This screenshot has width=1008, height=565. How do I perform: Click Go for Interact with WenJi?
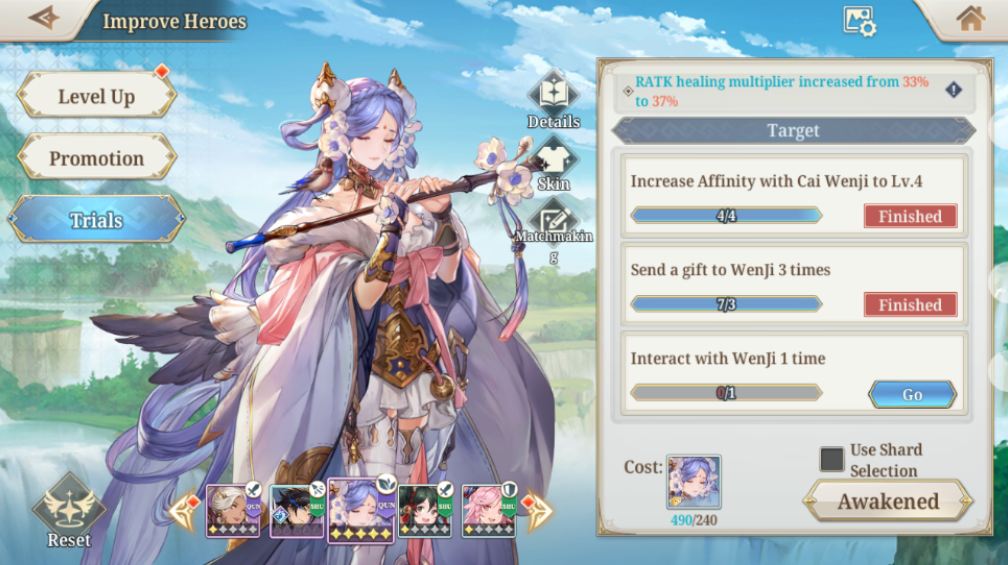[x=912, y=394]
